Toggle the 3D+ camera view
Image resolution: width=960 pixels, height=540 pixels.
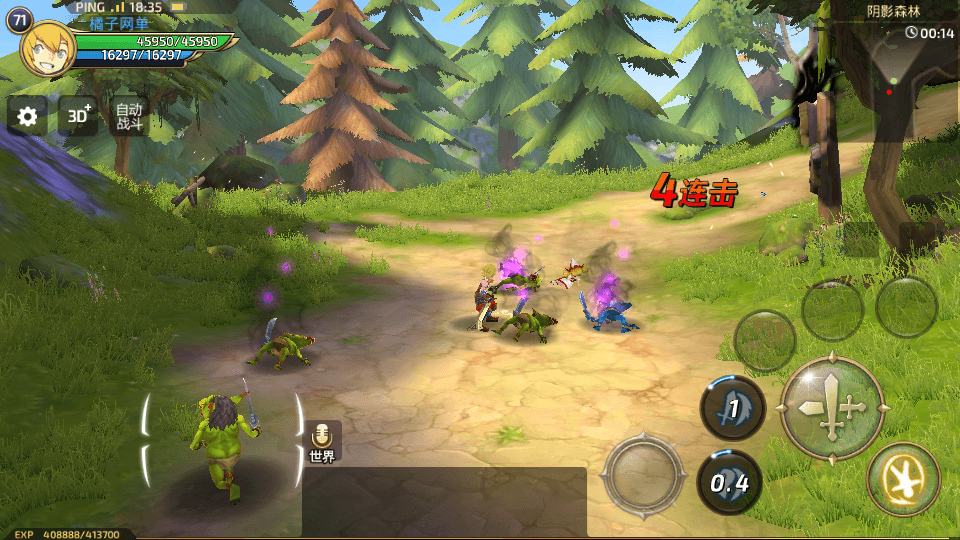(78, 116)
